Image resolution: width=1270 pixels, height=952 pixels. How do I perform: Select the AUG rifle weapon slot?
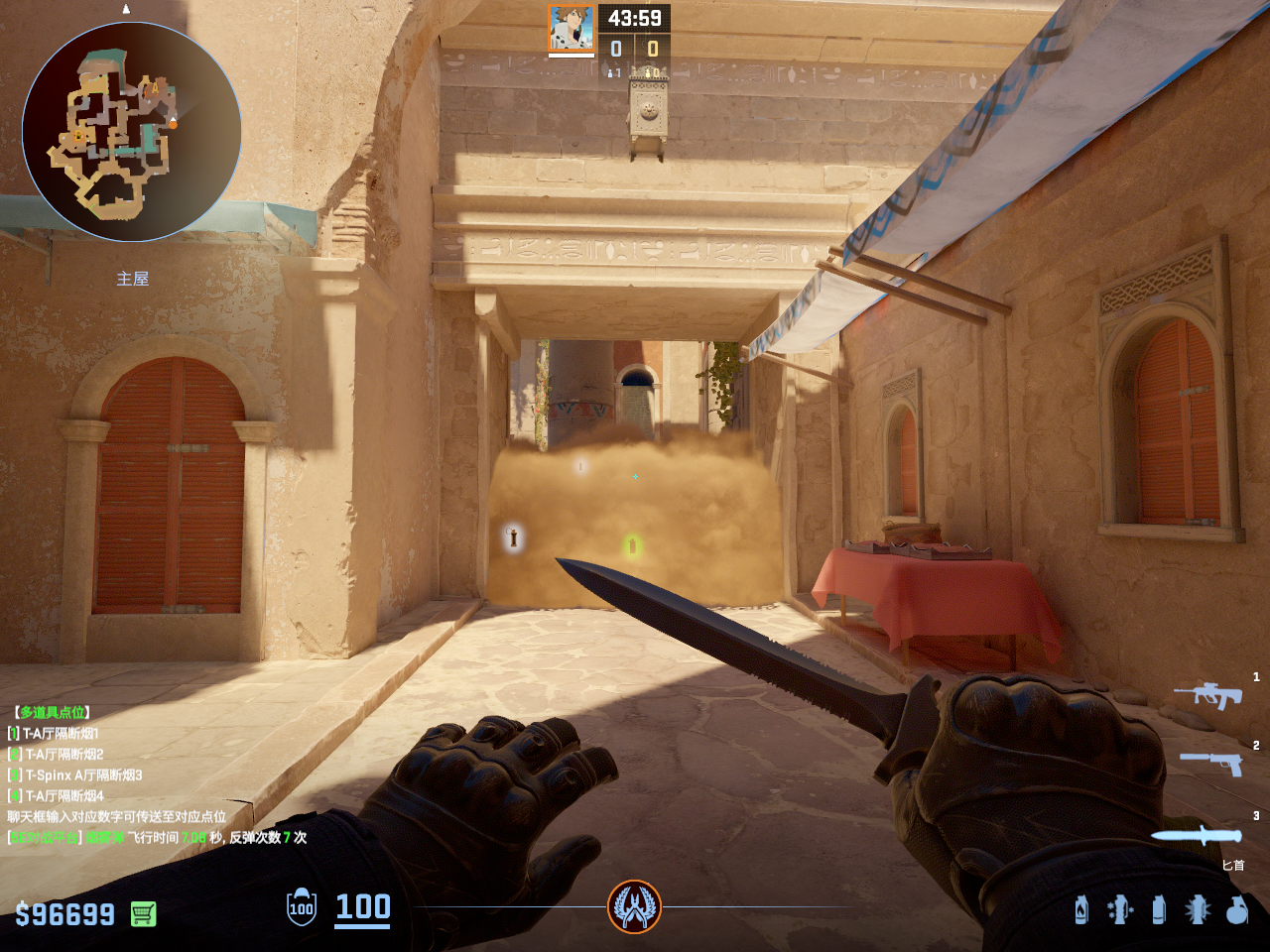click(1208, 694)
